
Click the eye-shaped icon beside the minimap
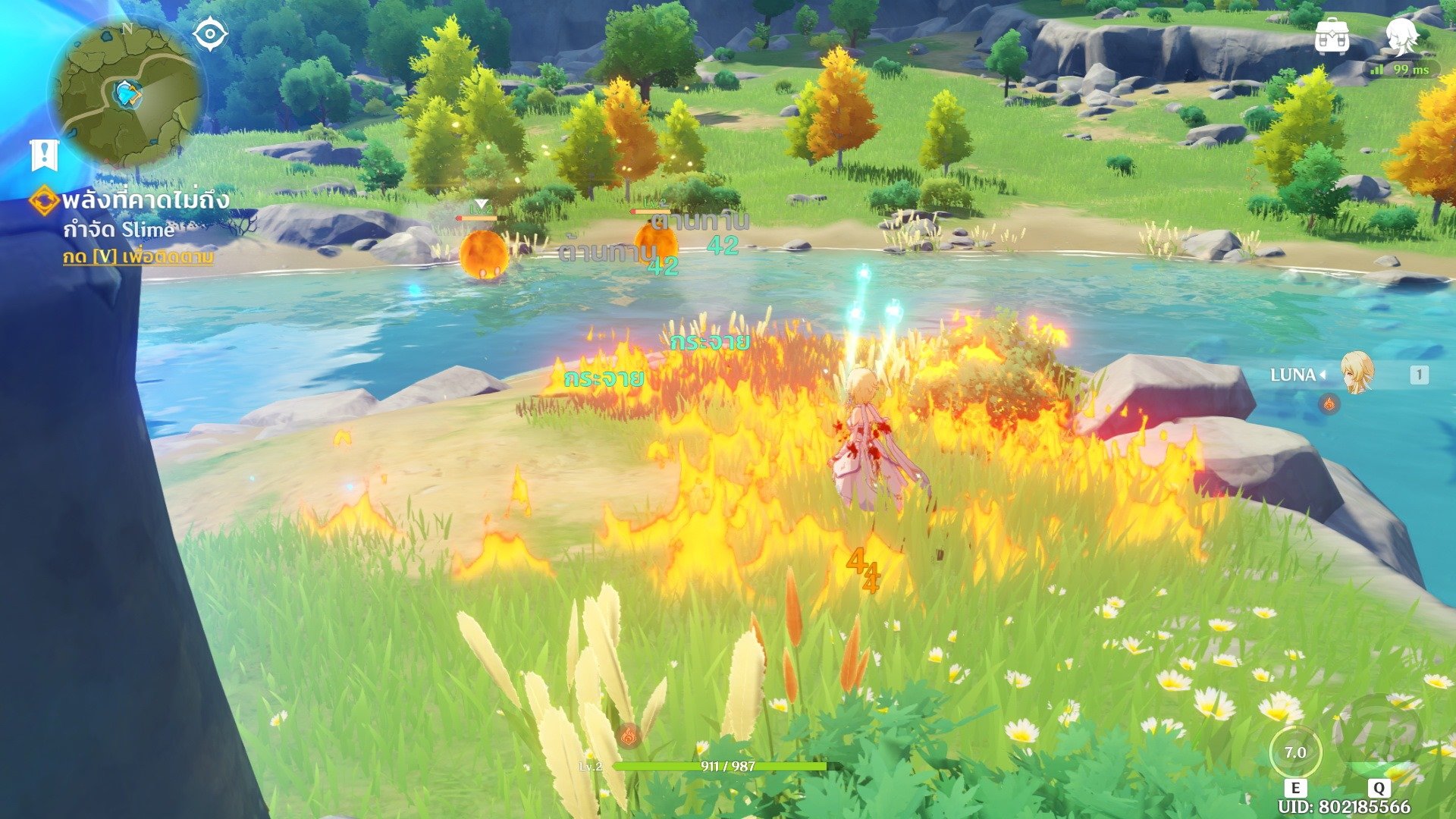pos(210,35)
